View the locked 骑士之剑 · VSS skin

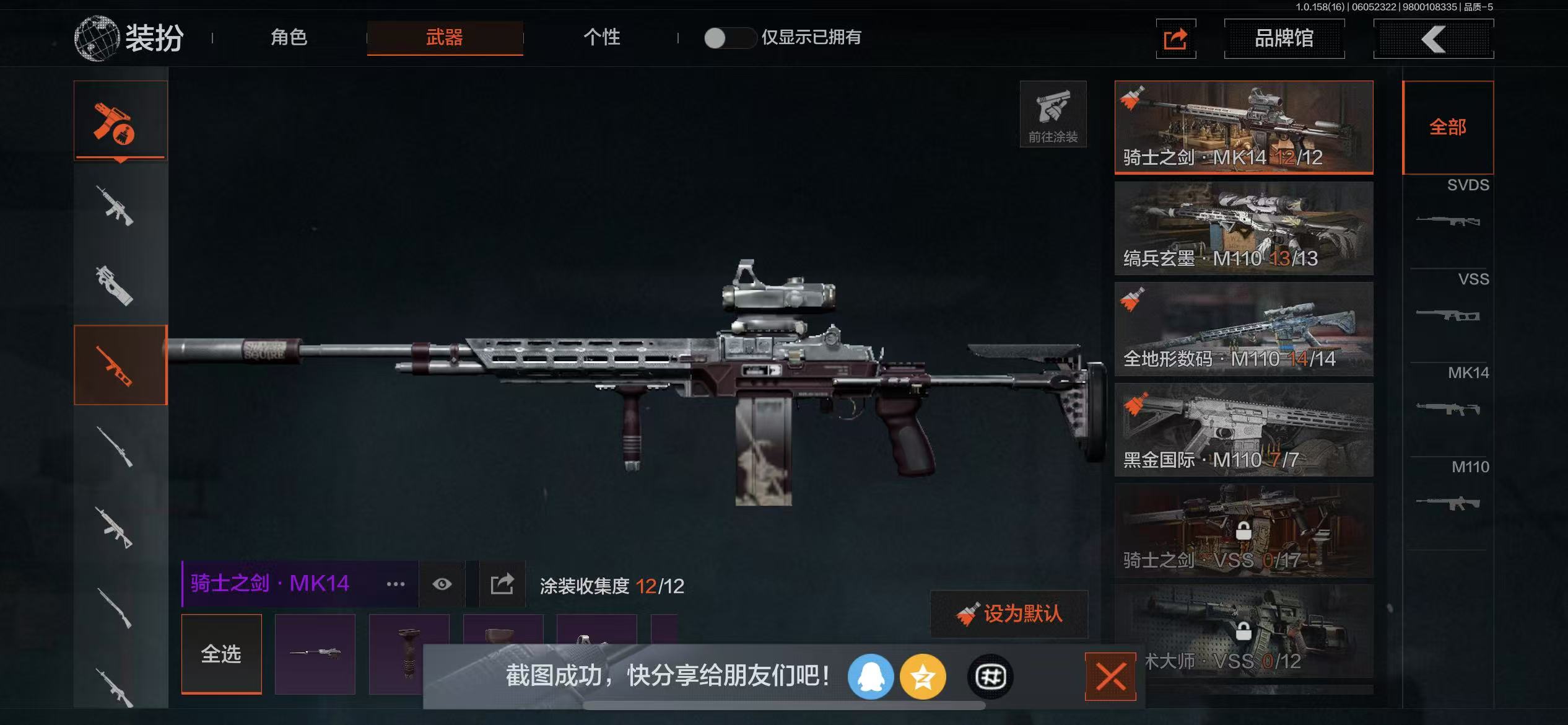[1244, 530]
